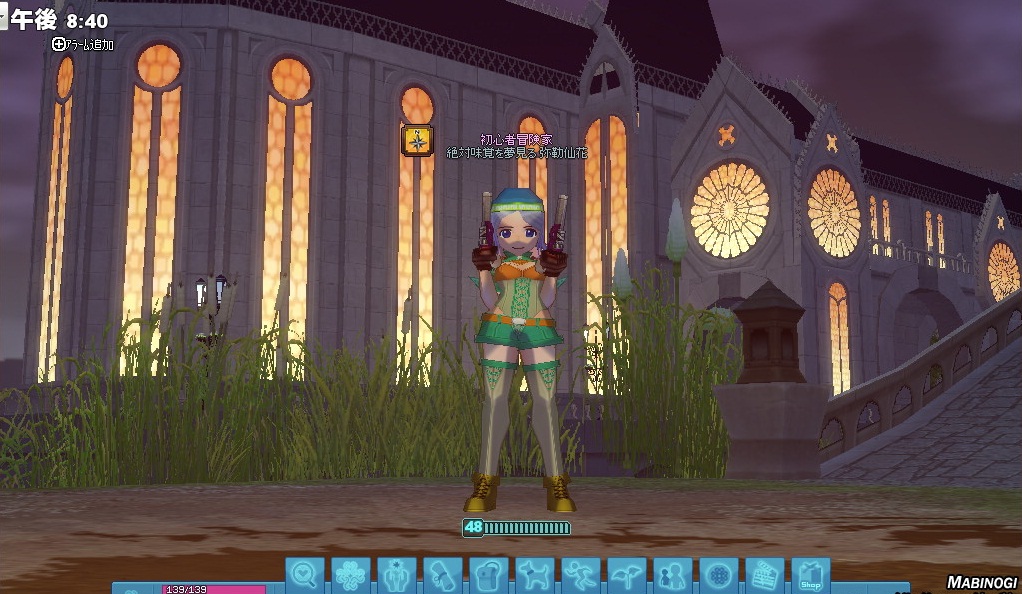This screenshot has width=1022, height=594.
Task: Open the character info figure icon
Action: [397, 575]
